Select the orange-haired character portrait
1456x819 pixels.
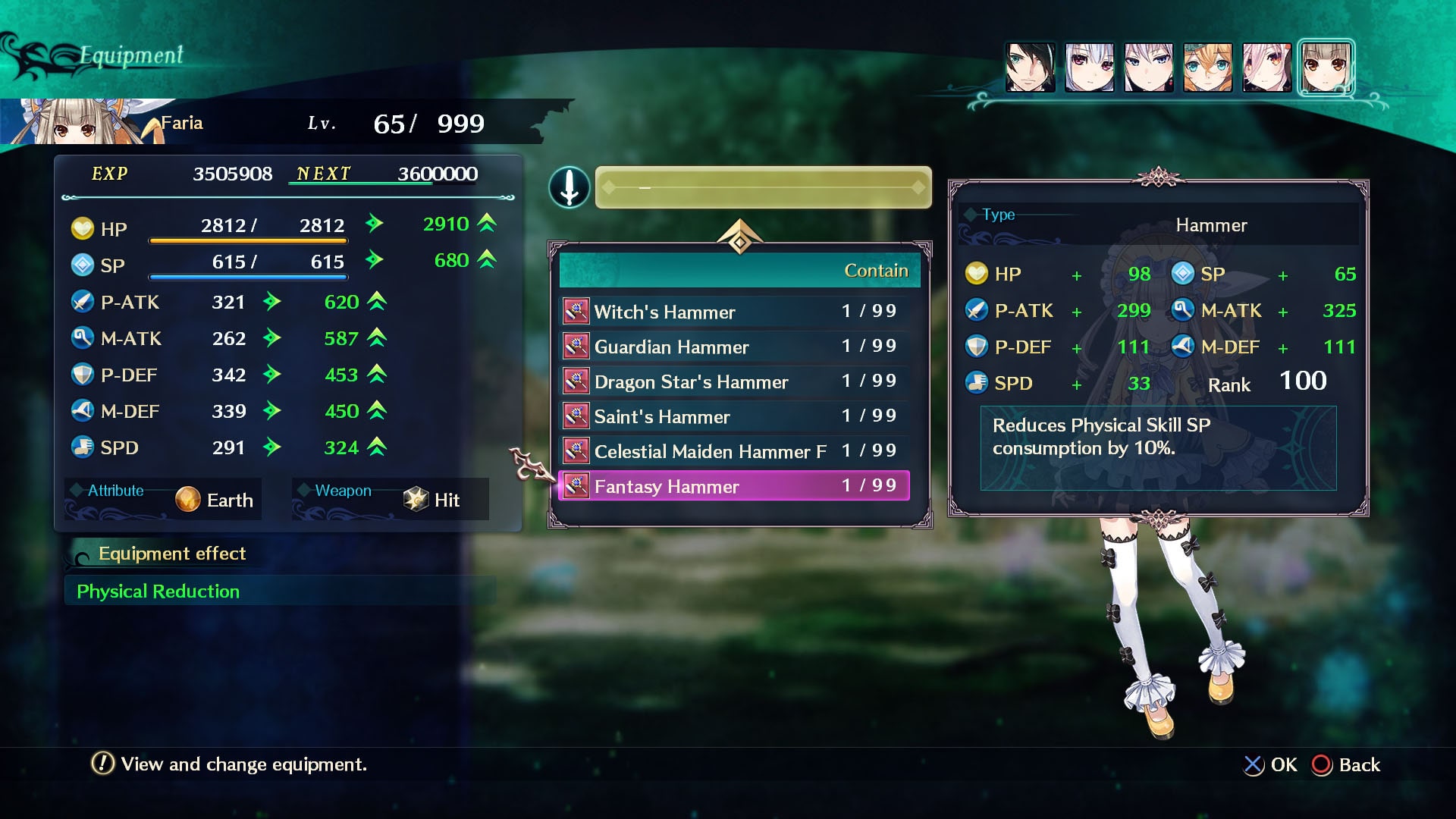coord(1208,67)
